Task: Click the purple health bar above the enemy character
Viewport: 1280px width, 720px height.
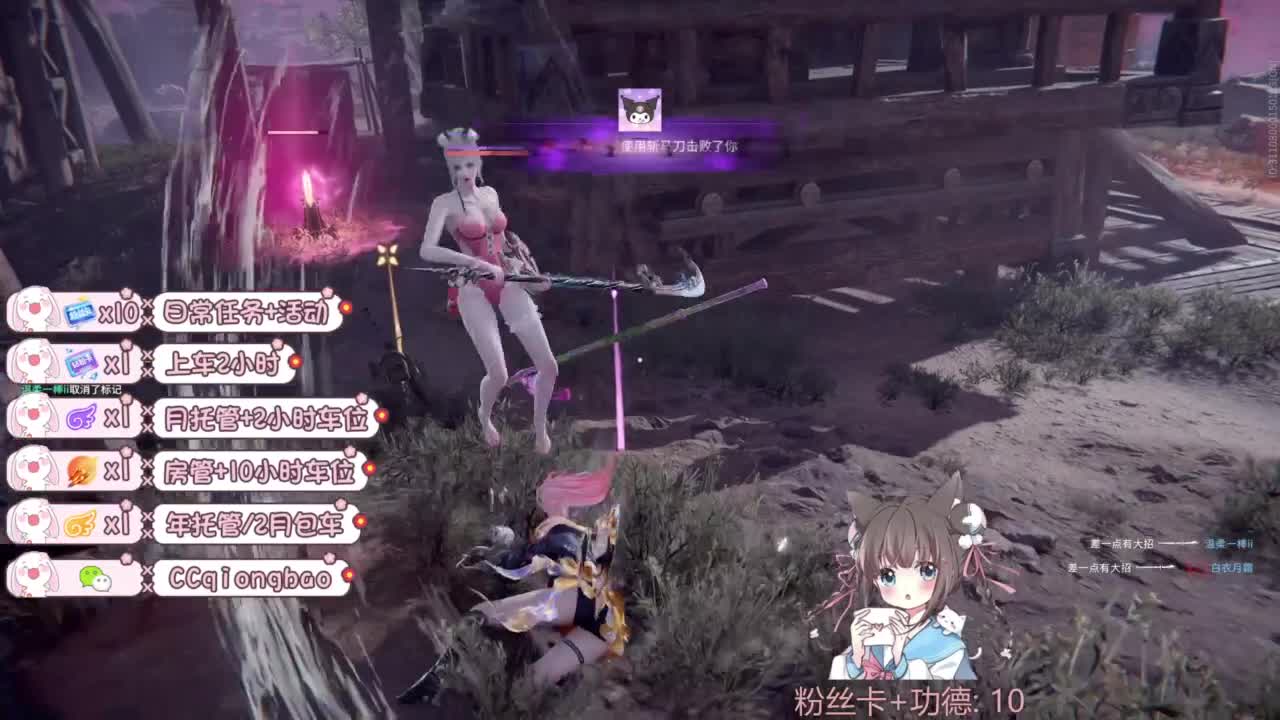Action: (487, 148)
